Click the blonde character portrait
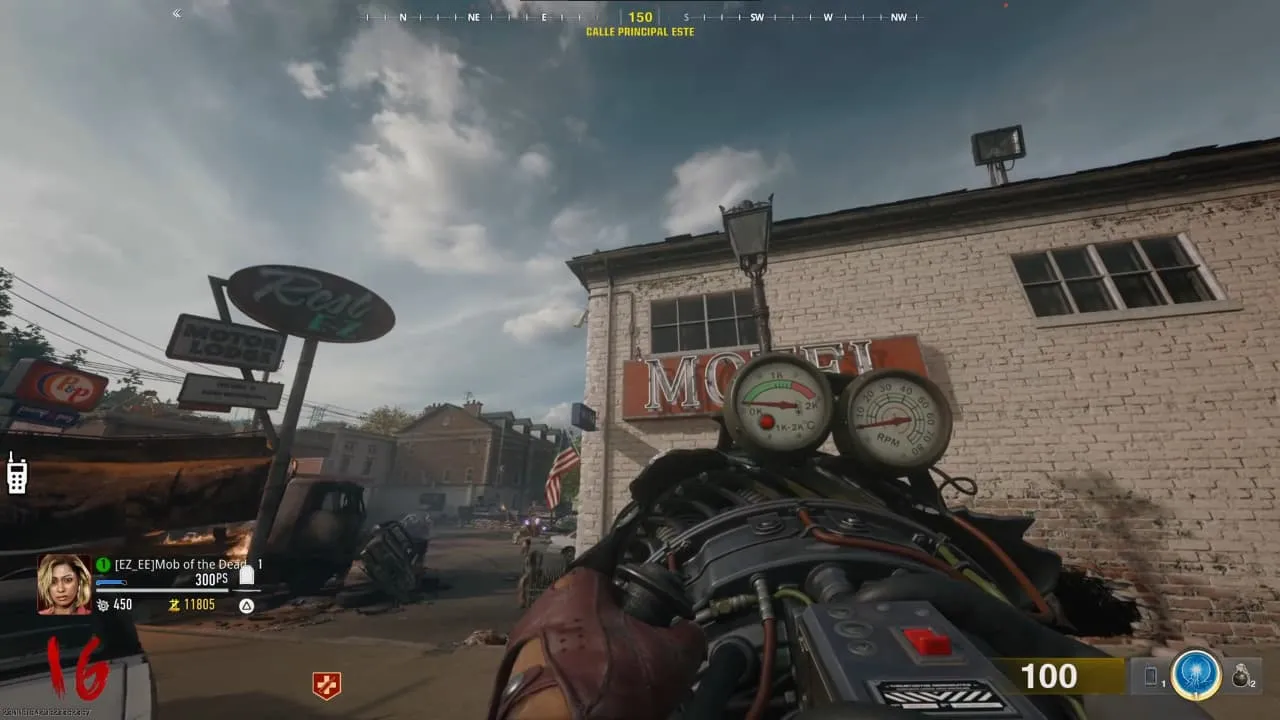Viewport: 1280px width, 720px height. point(64,583)
